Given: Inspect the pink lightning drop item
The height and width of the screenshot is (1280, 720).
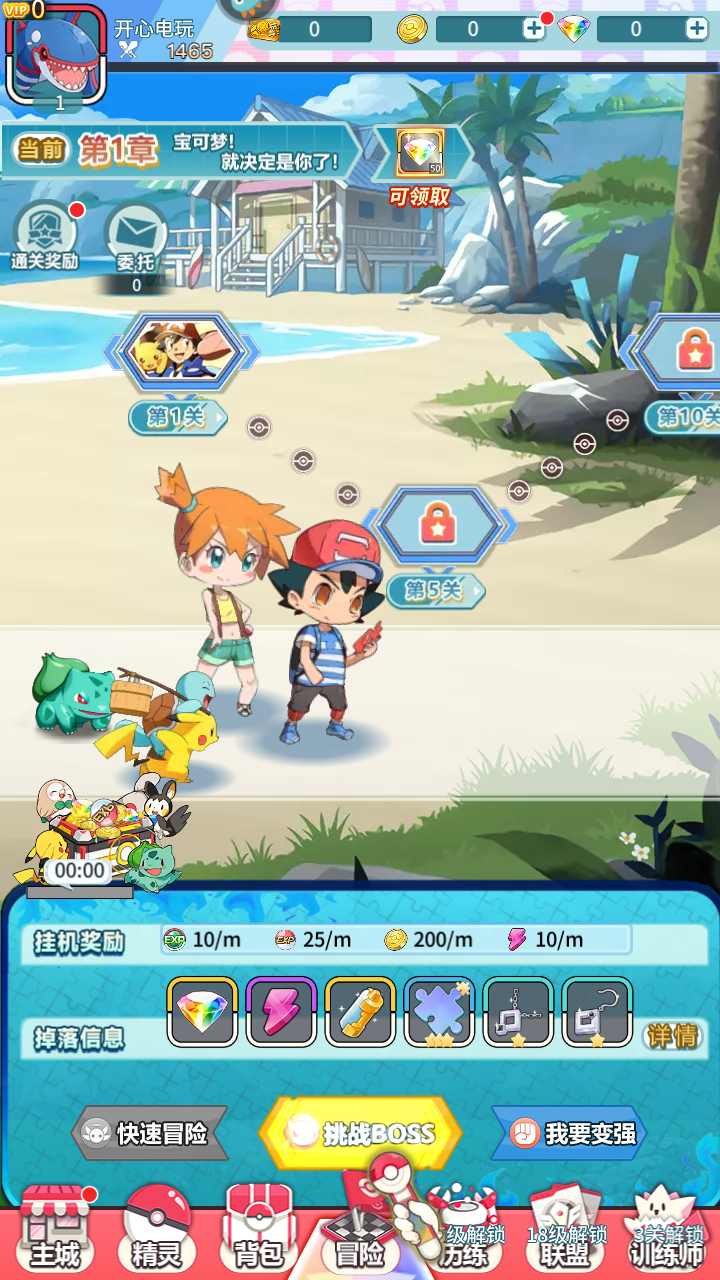Looking at the screenshot, I should click(x=281, y=1012).
